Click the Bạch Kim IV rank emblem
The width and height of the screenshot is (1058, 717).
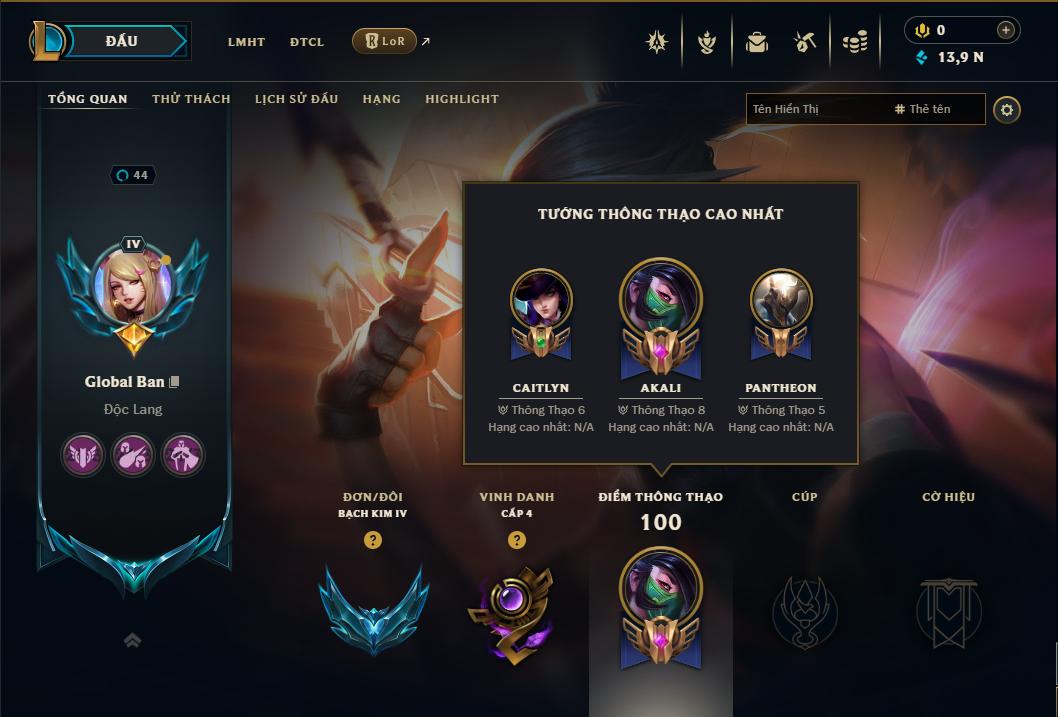pyautogui.click(x=373, y=608)
